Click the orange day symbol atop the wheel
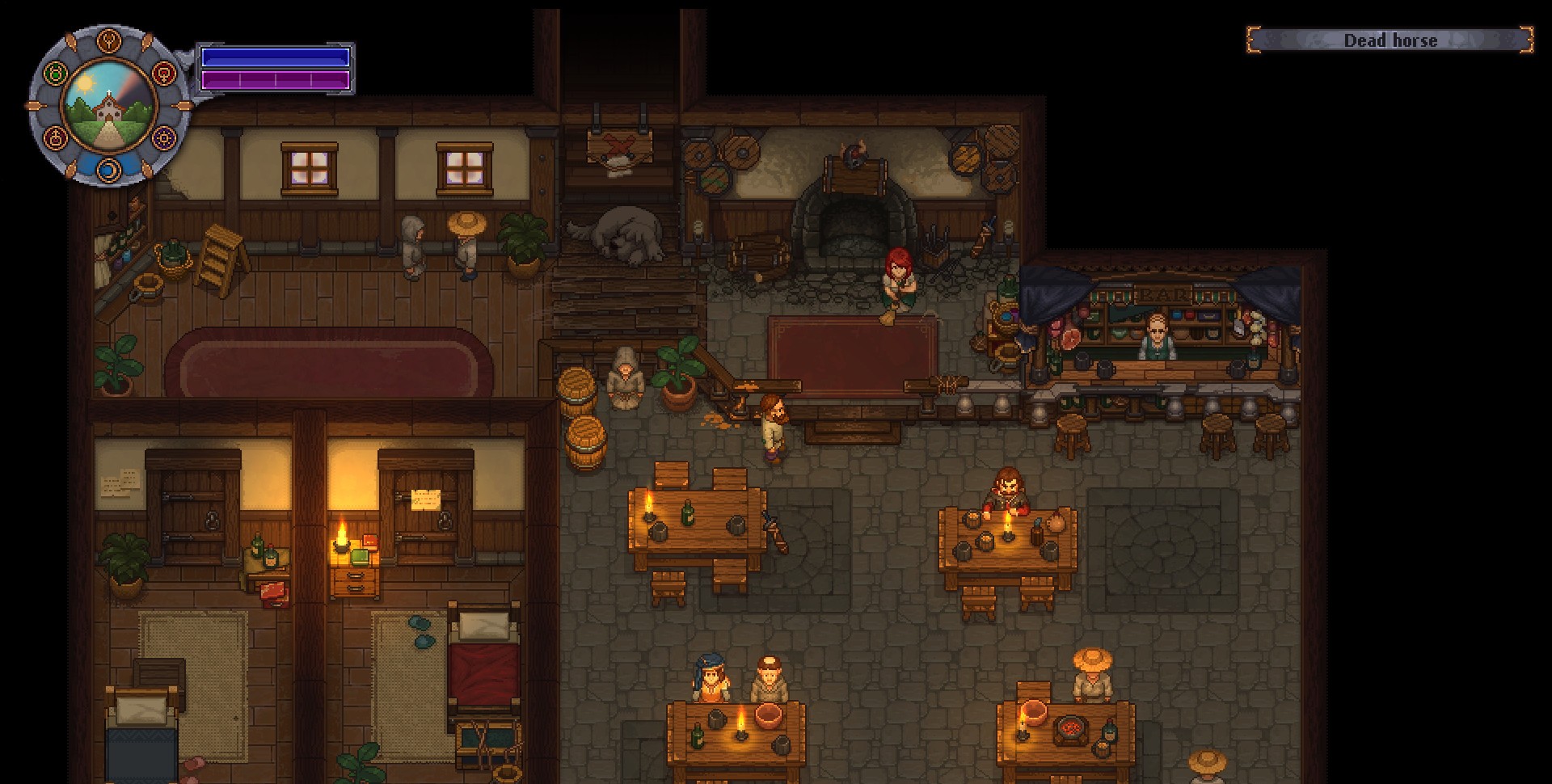Image resolution: width=1552 pixels, height=784 pixels. coord(109,40)
